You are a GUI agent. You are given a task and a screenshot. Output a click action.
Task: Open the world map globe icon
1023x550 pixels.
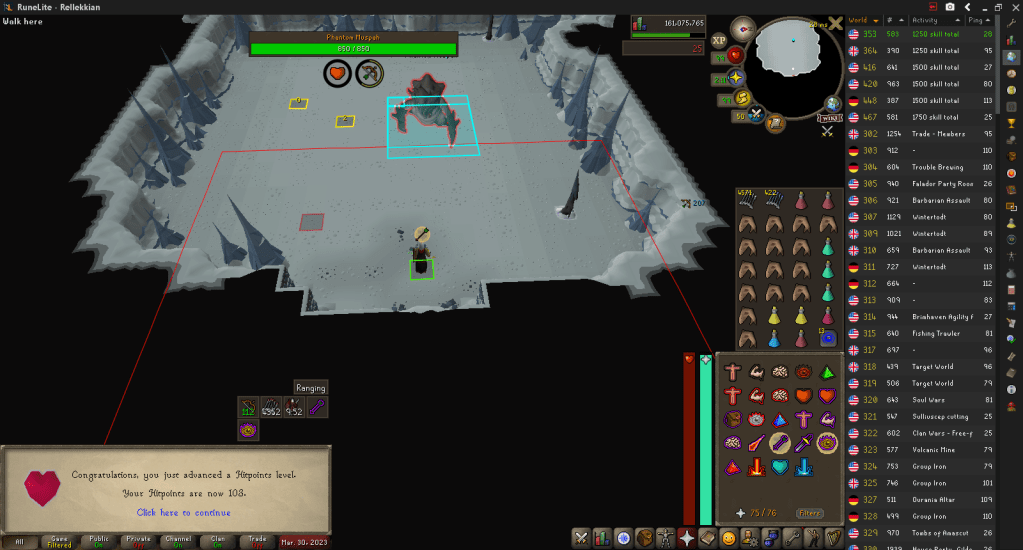[832, 104]
